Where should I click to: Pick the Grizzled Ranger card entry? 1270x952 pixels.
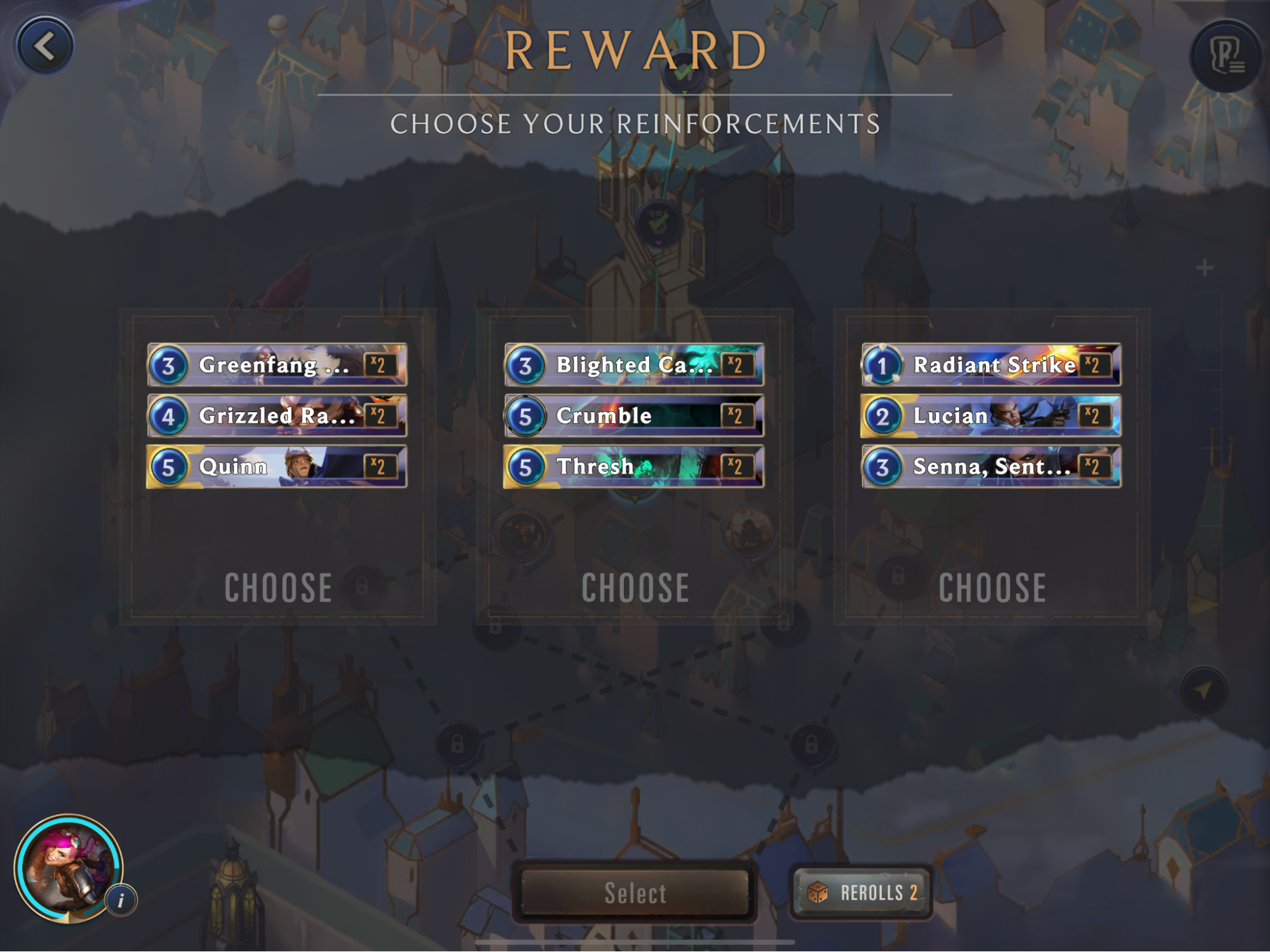277,416
